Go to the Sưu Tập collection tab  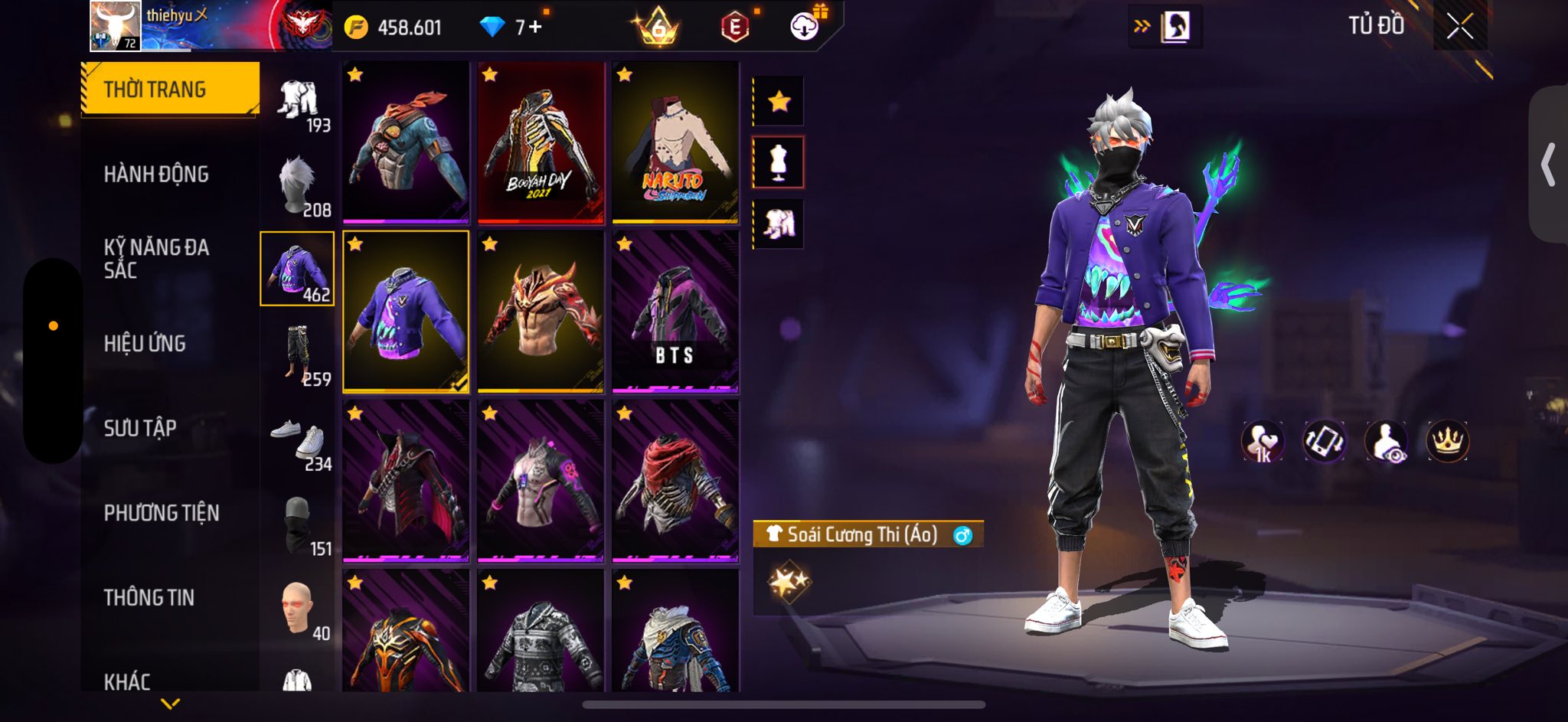[x=140, y=428]
